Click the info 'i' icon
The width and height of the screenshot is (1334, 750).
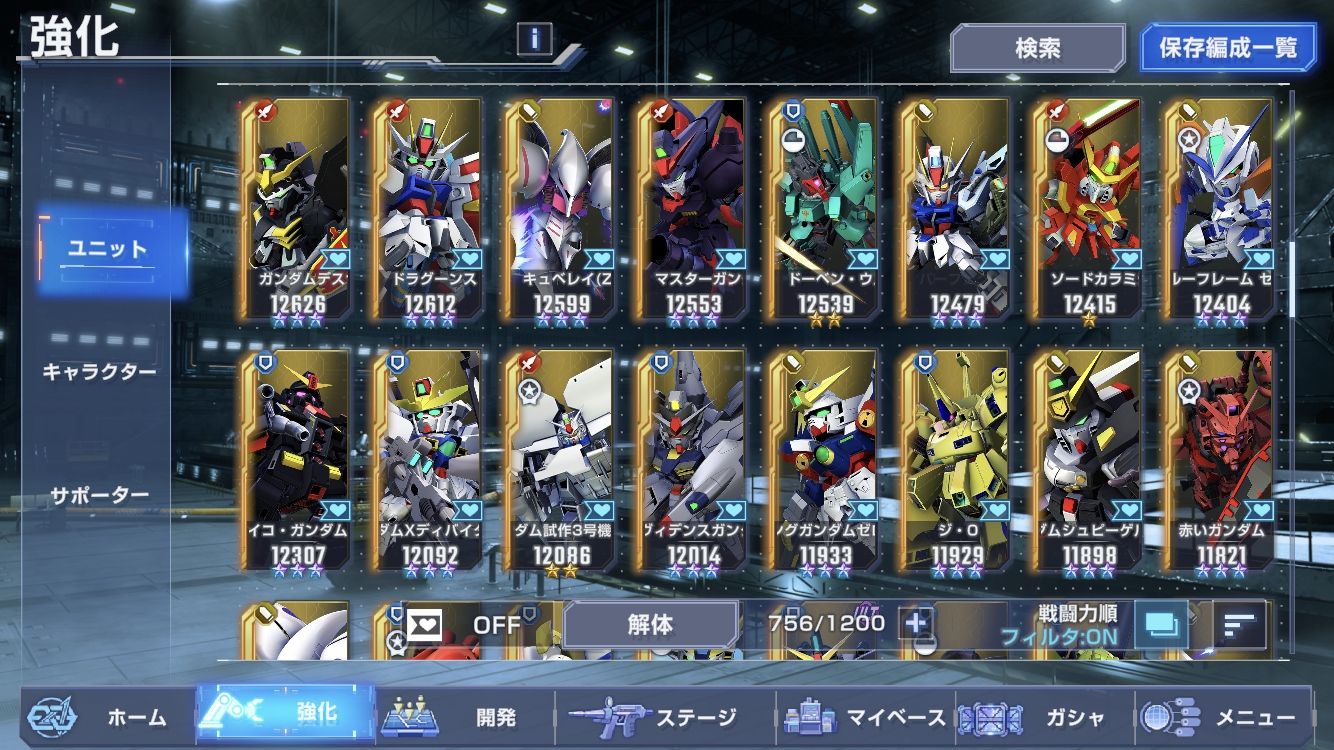(535, 39)
